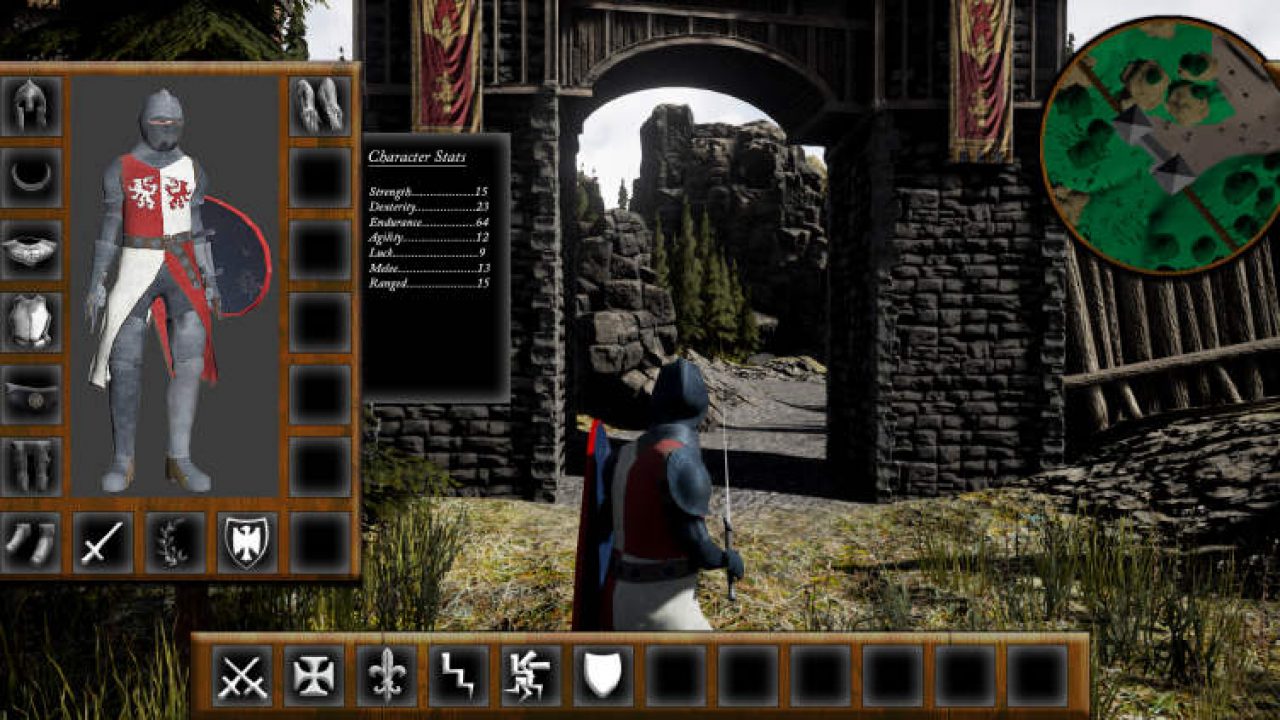The height and width of the screenshot is (720, 1280).
Task: Activate the running figure hotbar ability
Action: tap(531, 675)
